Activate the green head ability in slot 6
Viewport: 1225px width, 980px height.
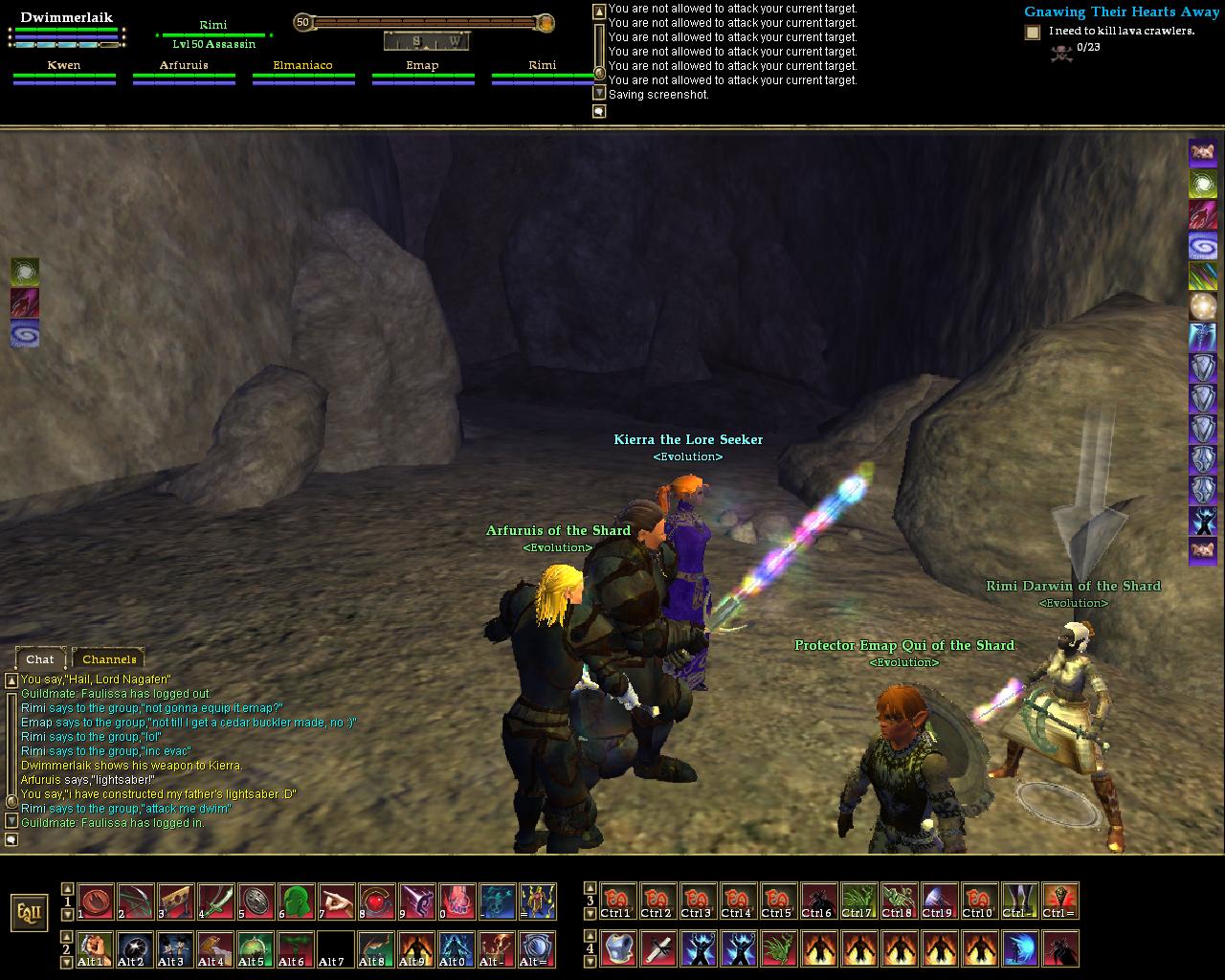[x=296, y=902]
